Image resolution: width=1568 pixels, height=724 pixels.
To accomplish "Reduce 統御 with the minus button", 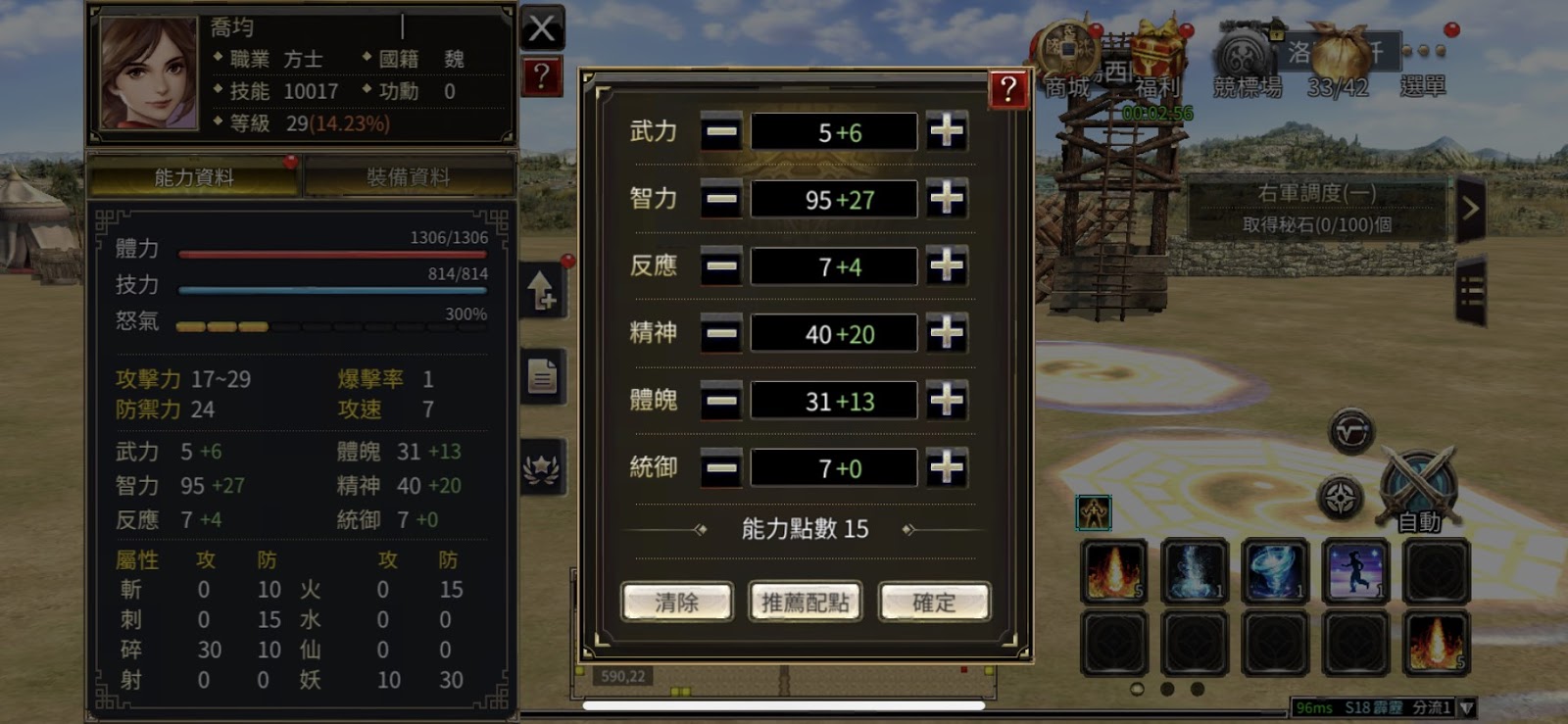I will 721,467.
